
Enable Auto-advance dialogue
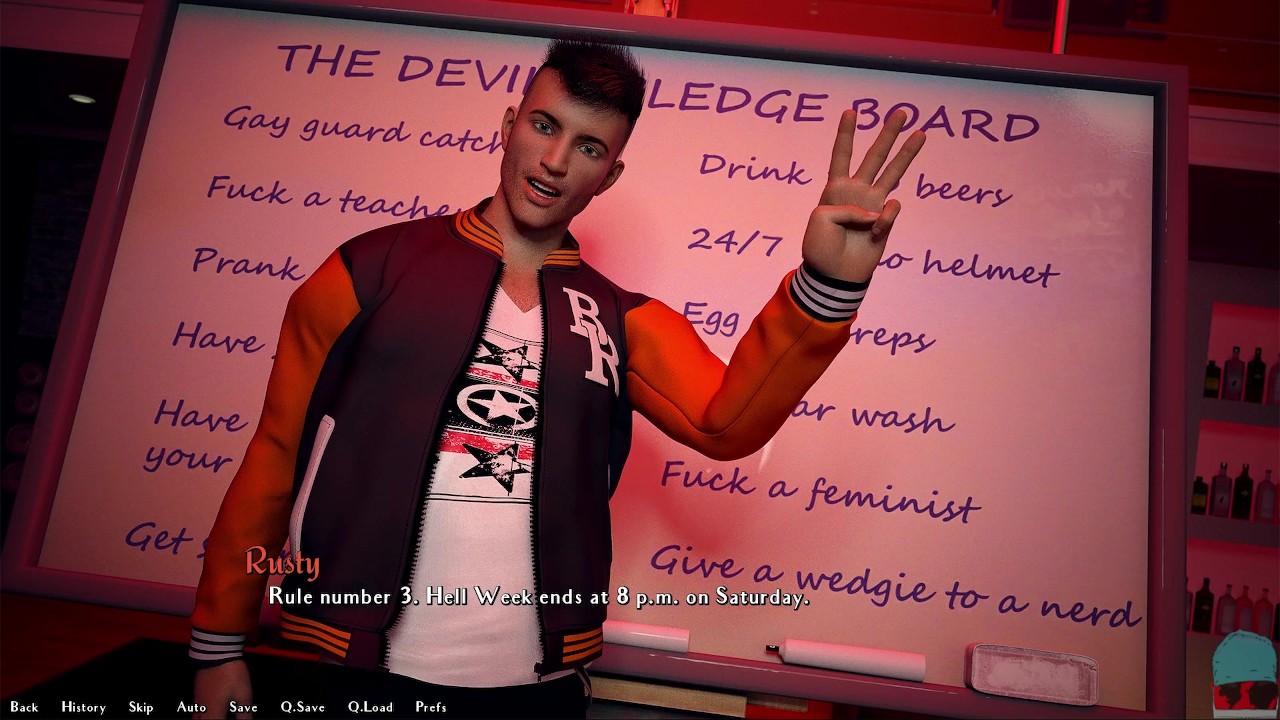(x=191, y=707)
